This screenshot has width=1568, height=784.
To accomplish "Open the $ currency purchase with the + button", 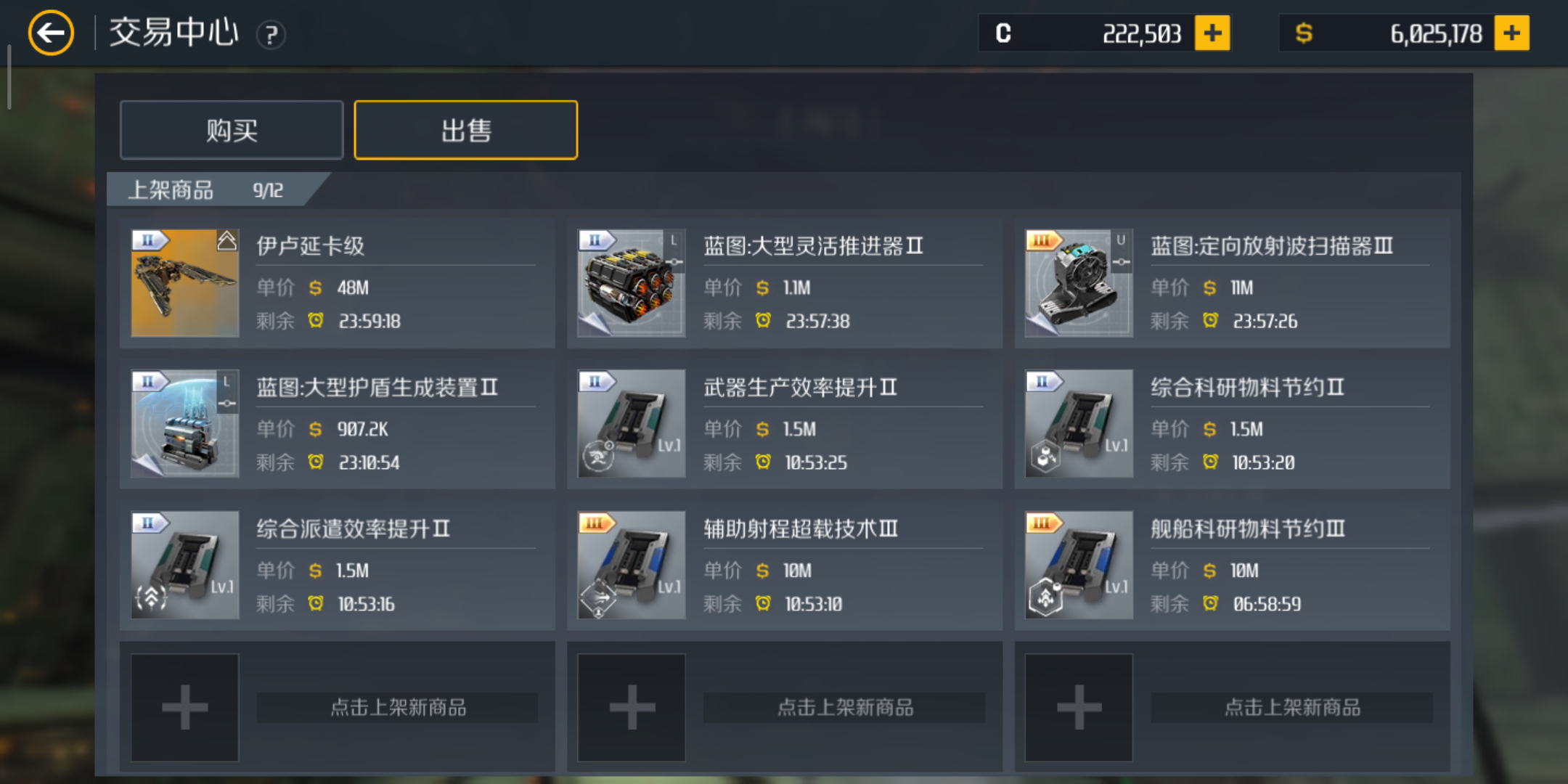I will click(x=1511, y=33).
